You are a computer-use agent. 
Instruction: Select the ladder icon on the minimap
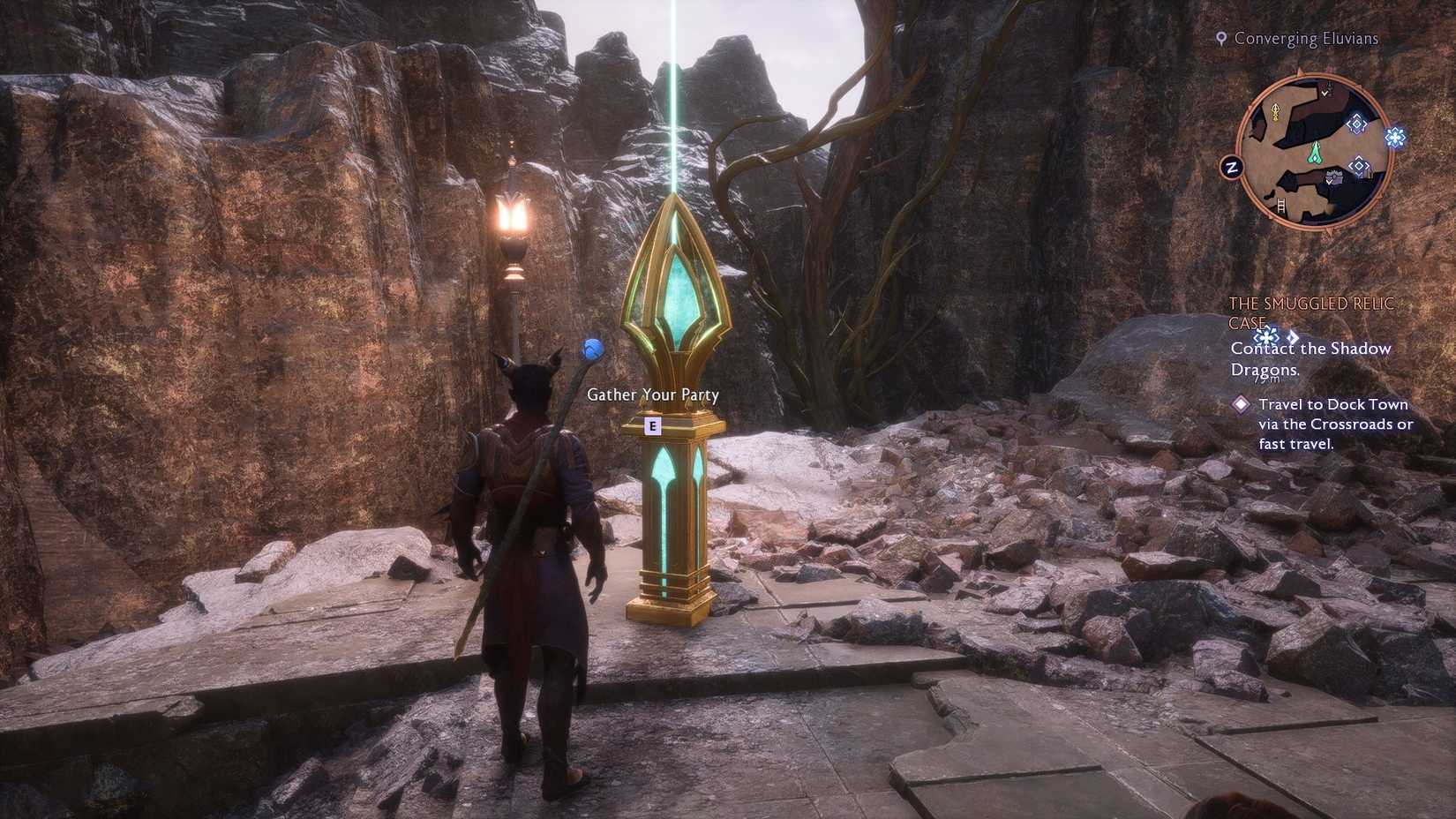[x=1280, y=204]
